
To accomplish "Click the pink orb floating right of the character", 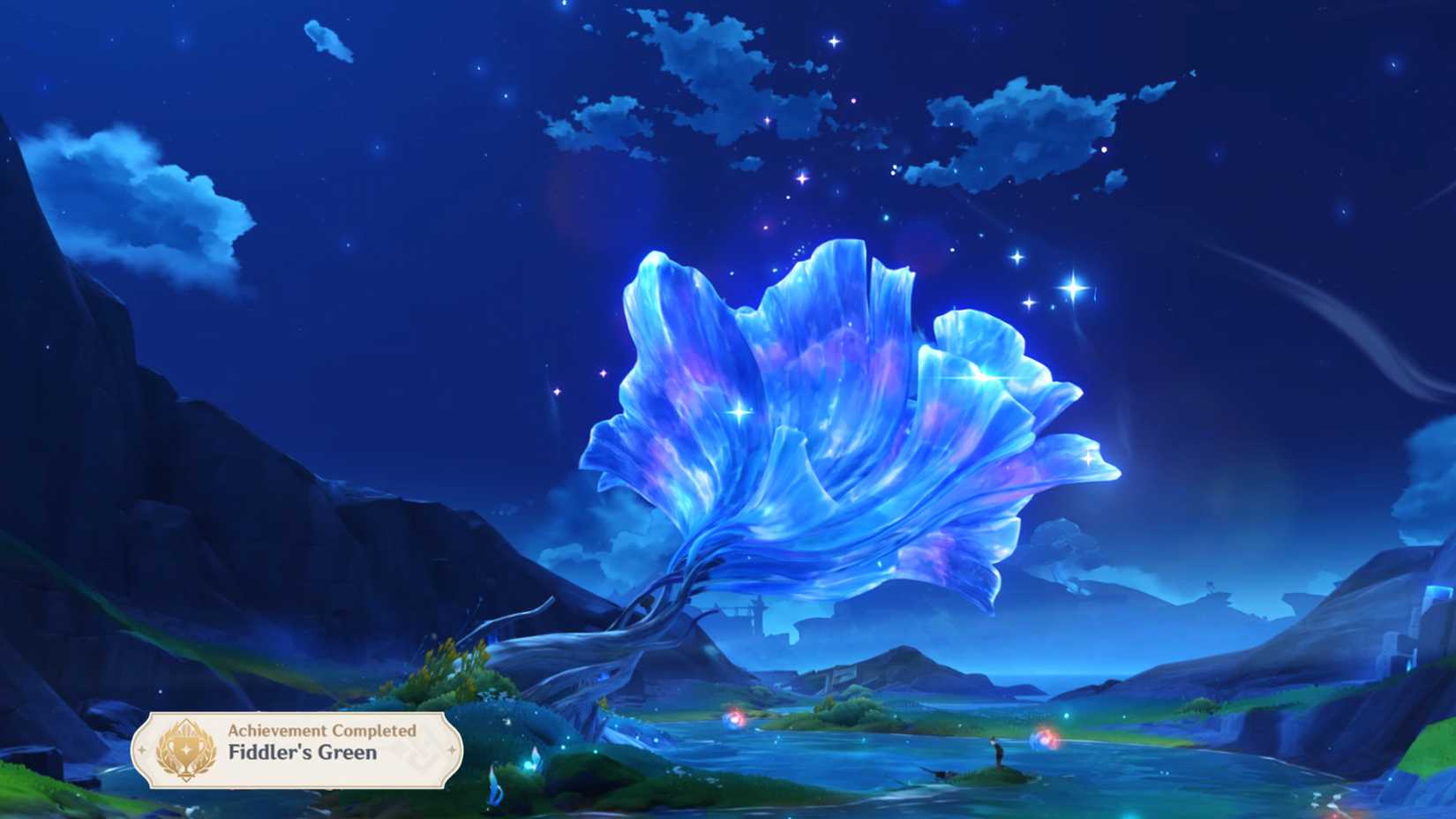I will (x=1047, y=740).
